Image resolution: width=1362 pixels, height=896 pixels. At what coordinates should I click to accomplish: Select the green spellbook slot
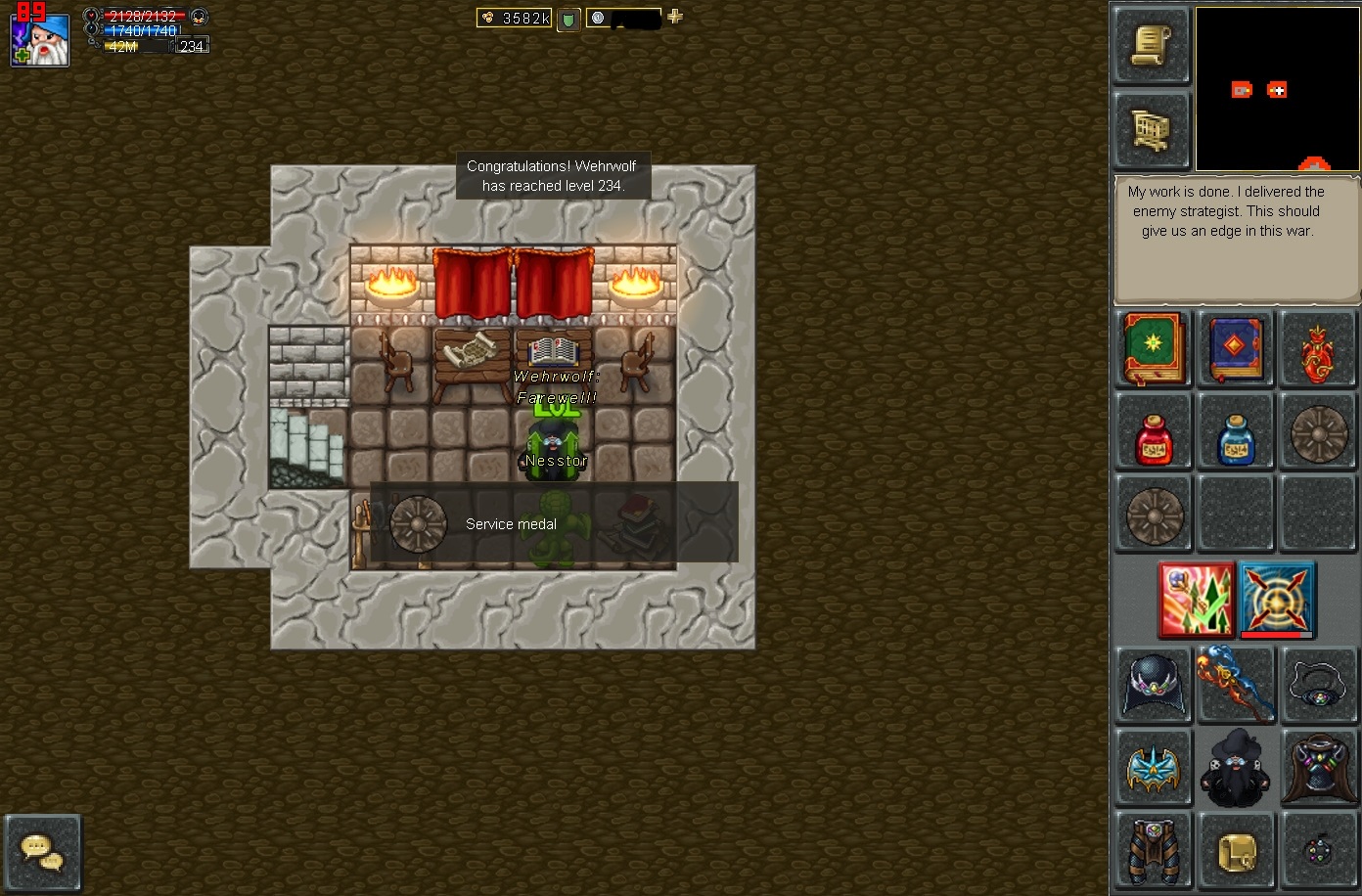pos(1153,349)
